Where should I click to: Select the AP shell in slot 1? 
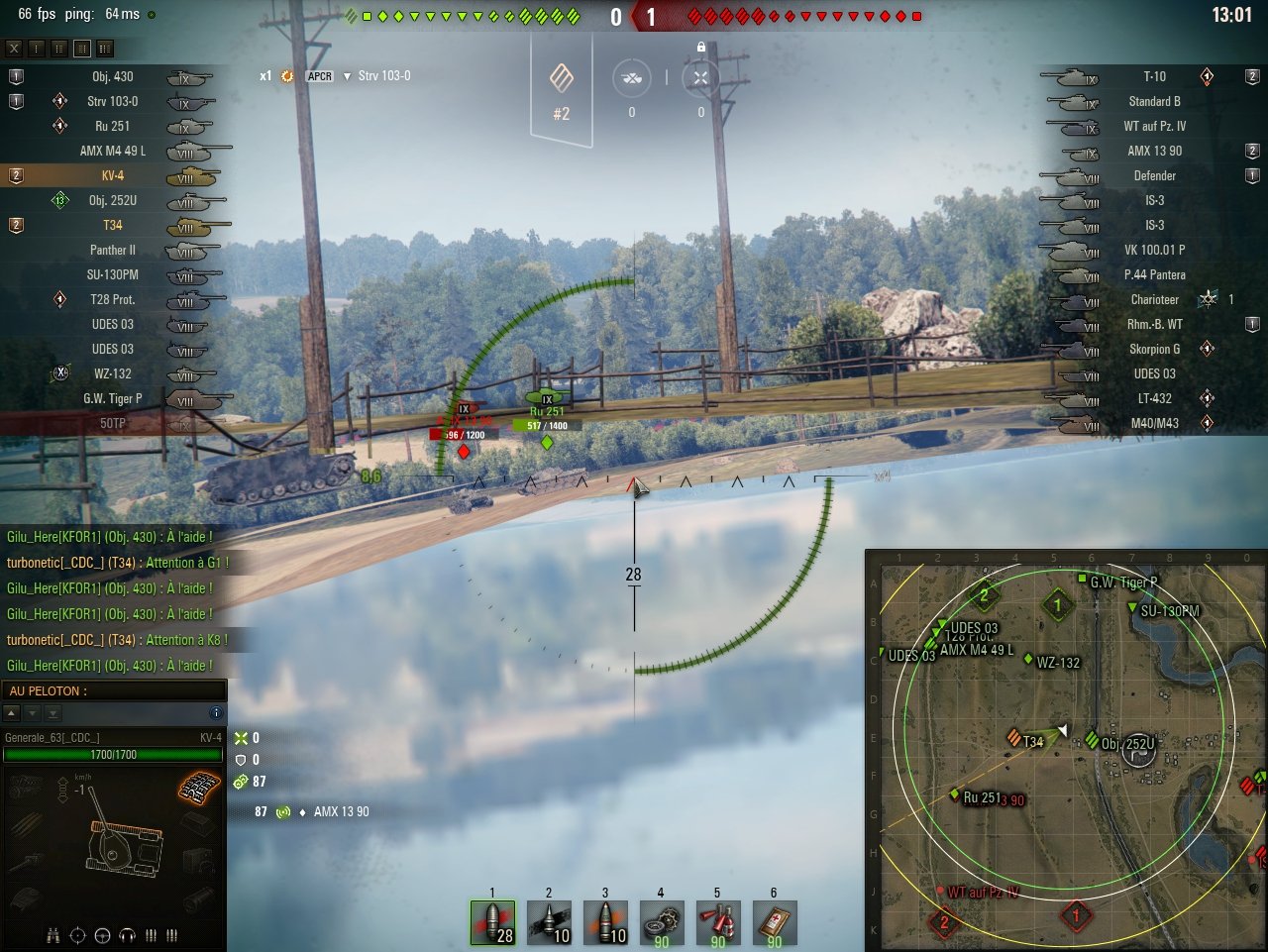coord(493,922)
